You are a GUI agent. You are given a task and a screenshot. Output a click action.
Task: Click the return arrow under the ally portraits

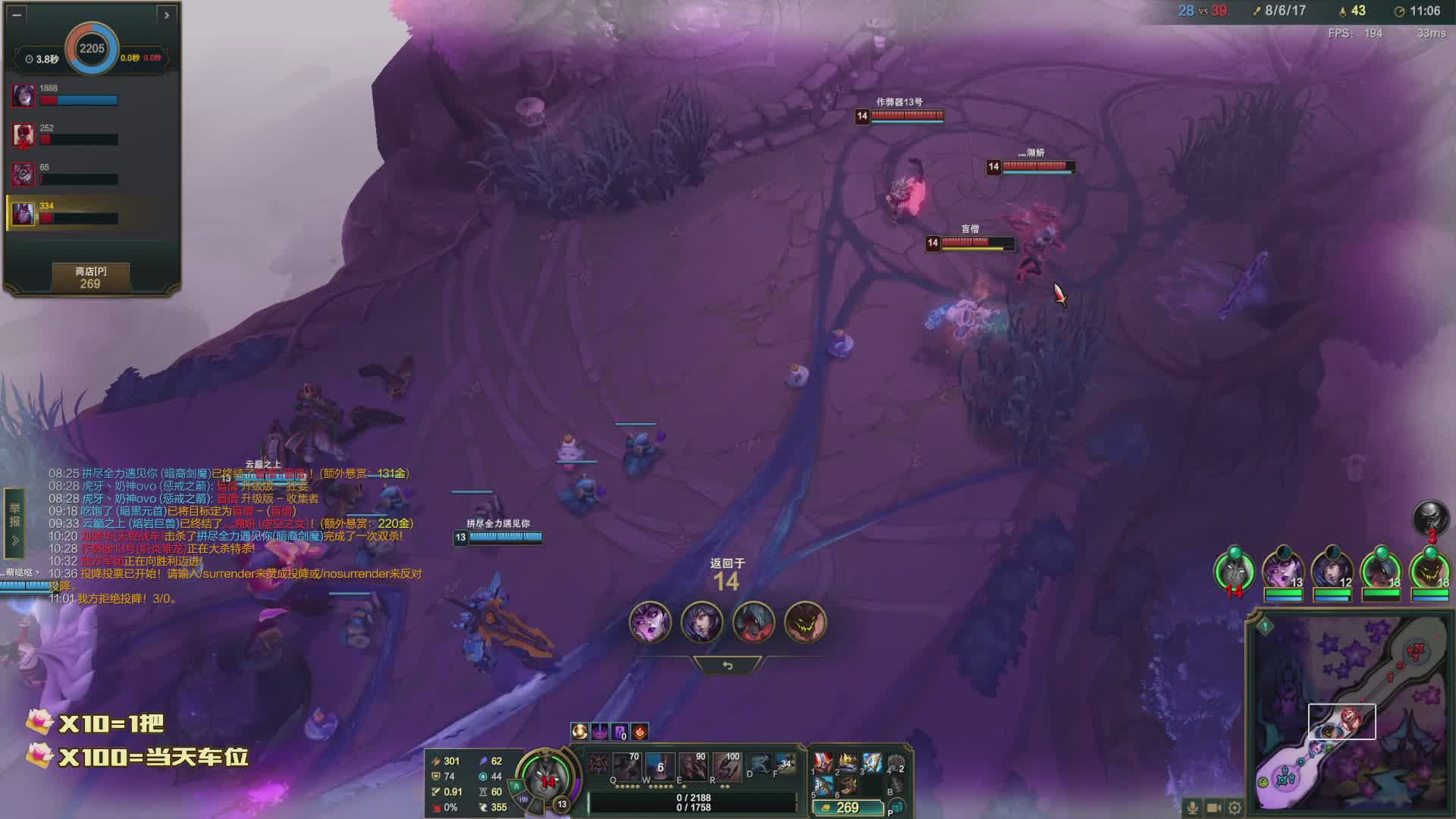727,665
